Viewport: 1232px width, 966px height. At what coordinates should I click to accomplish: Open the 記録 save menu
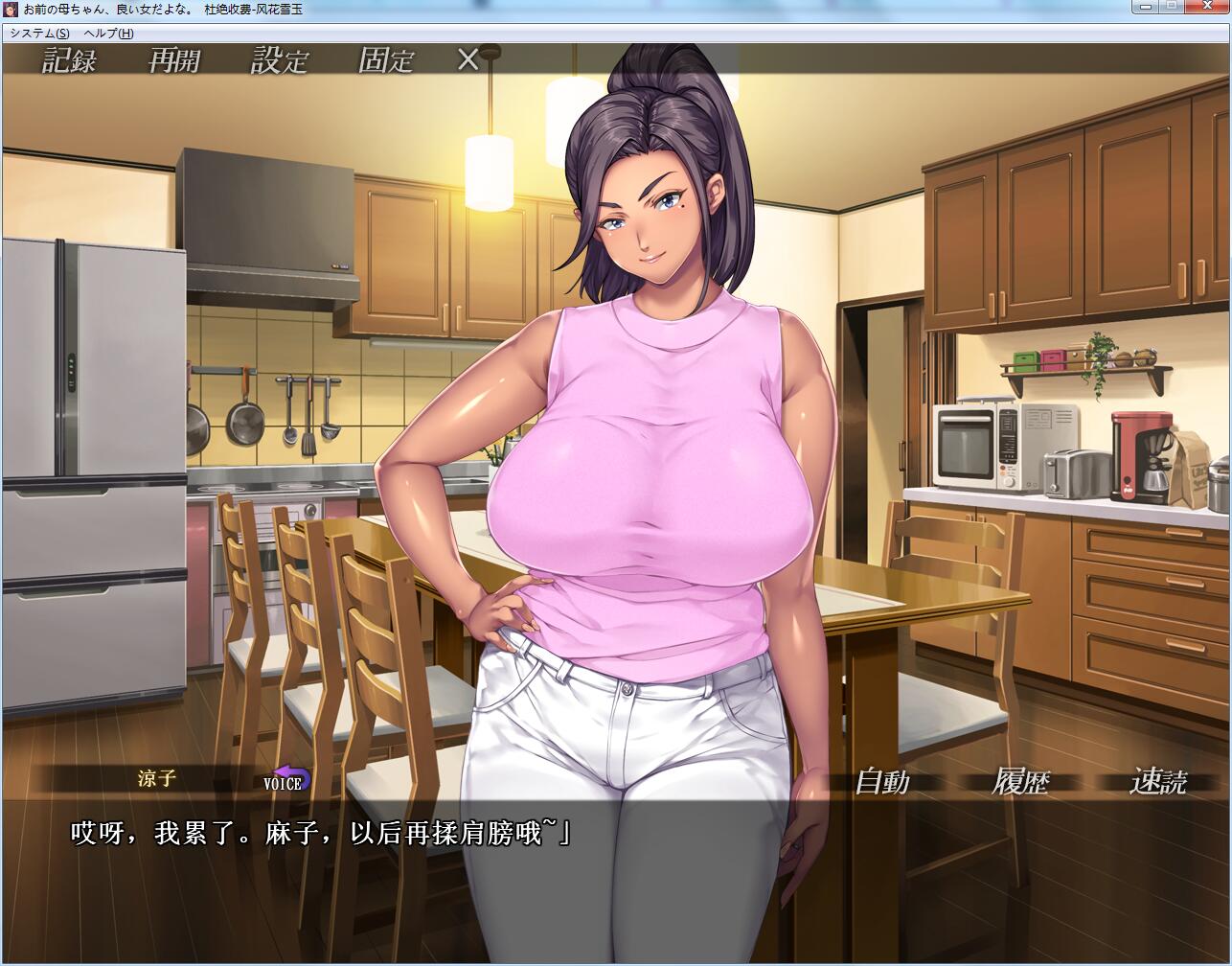coord(69,60)
